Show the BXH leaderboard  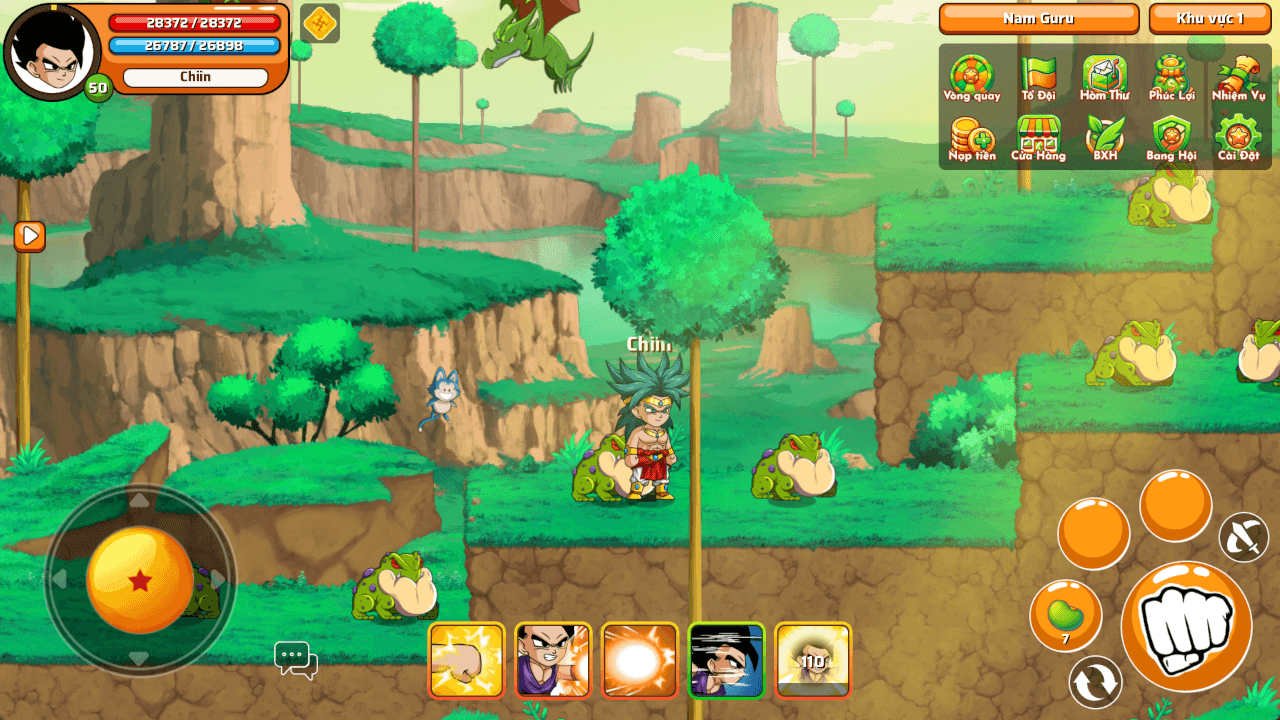(1104, 138)
